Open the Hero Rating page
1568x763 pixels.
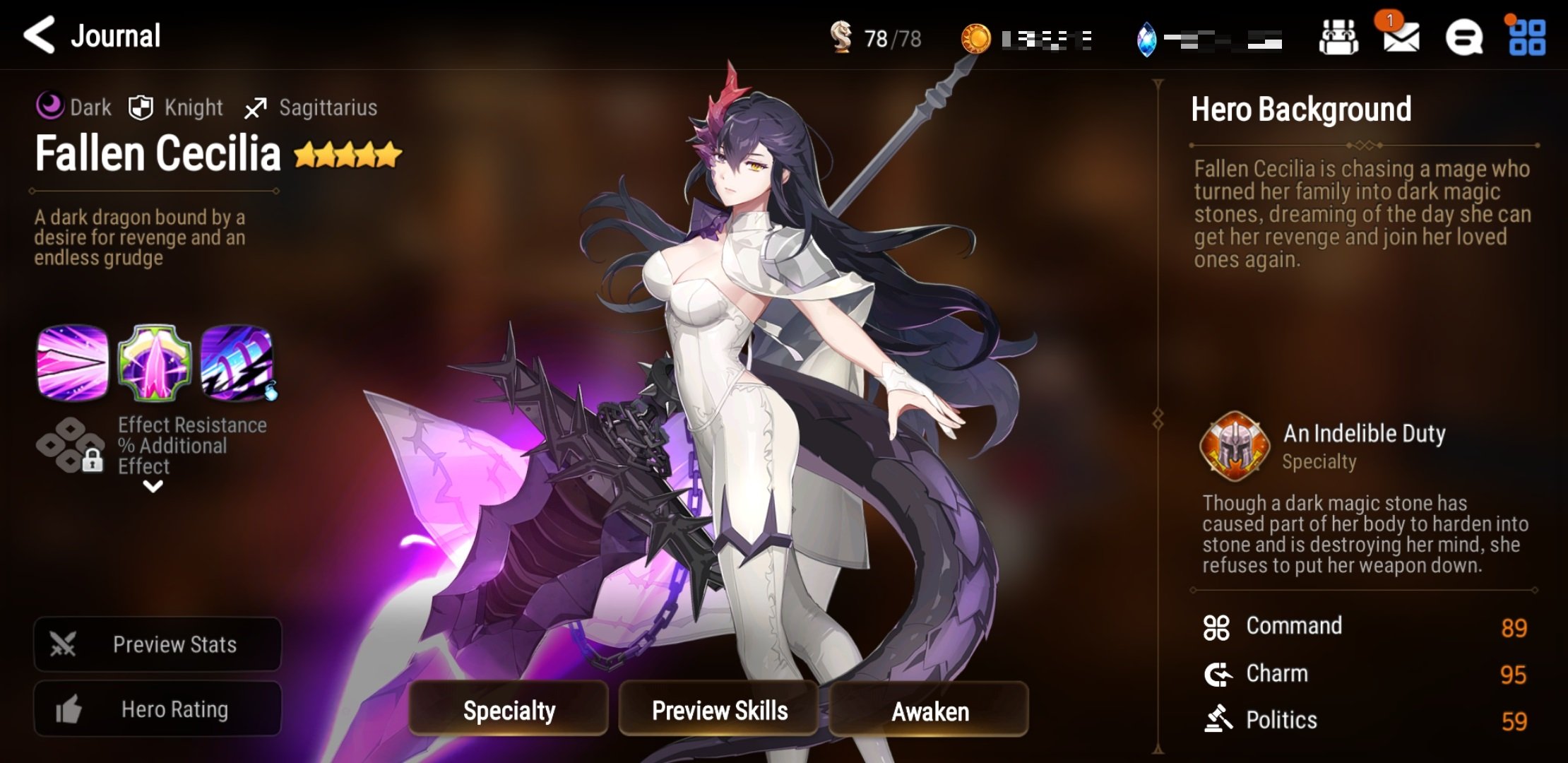click(x=158, y=709)
